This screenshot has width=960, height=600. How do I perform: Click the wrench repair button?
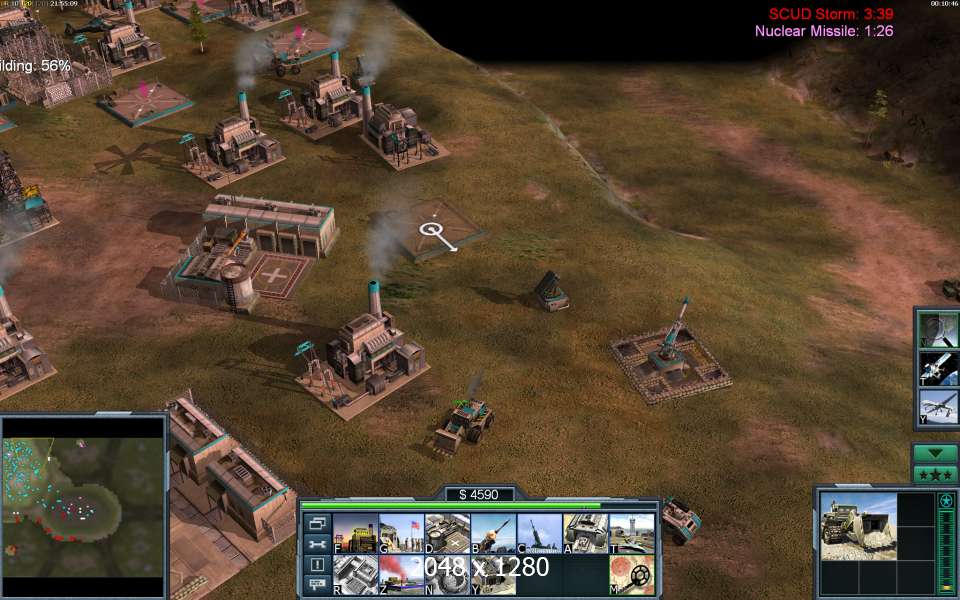click(x=317, y=544)
